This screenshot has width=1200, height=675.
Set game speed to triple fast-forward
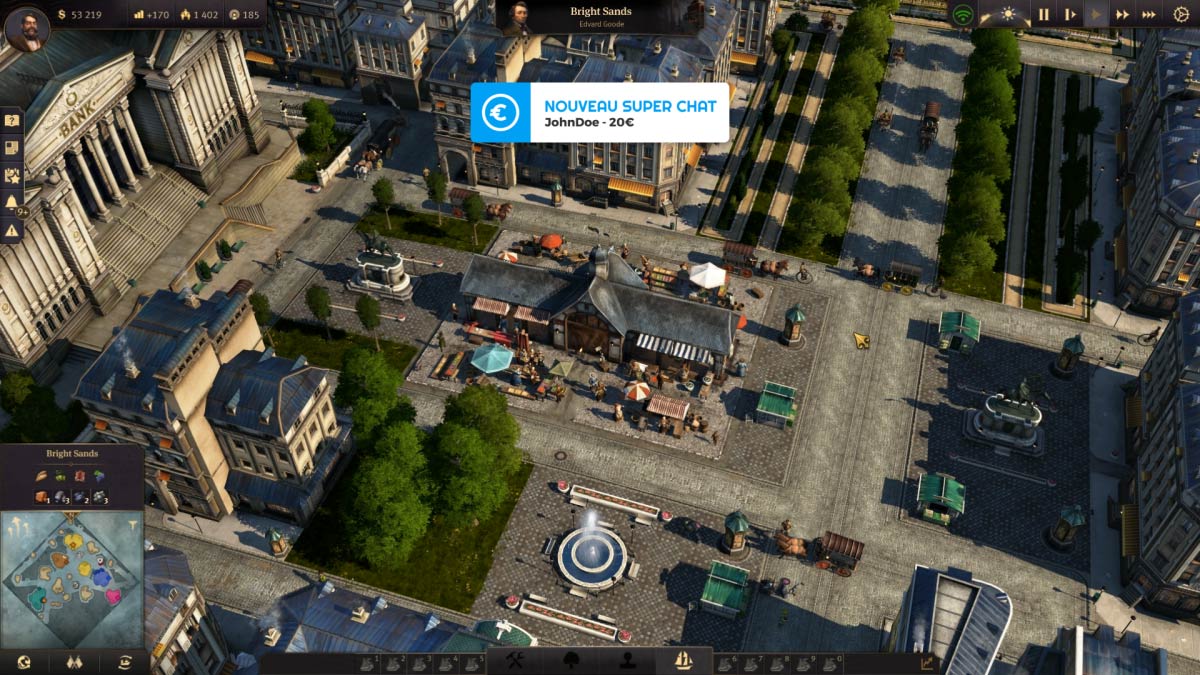(1149, 14)
